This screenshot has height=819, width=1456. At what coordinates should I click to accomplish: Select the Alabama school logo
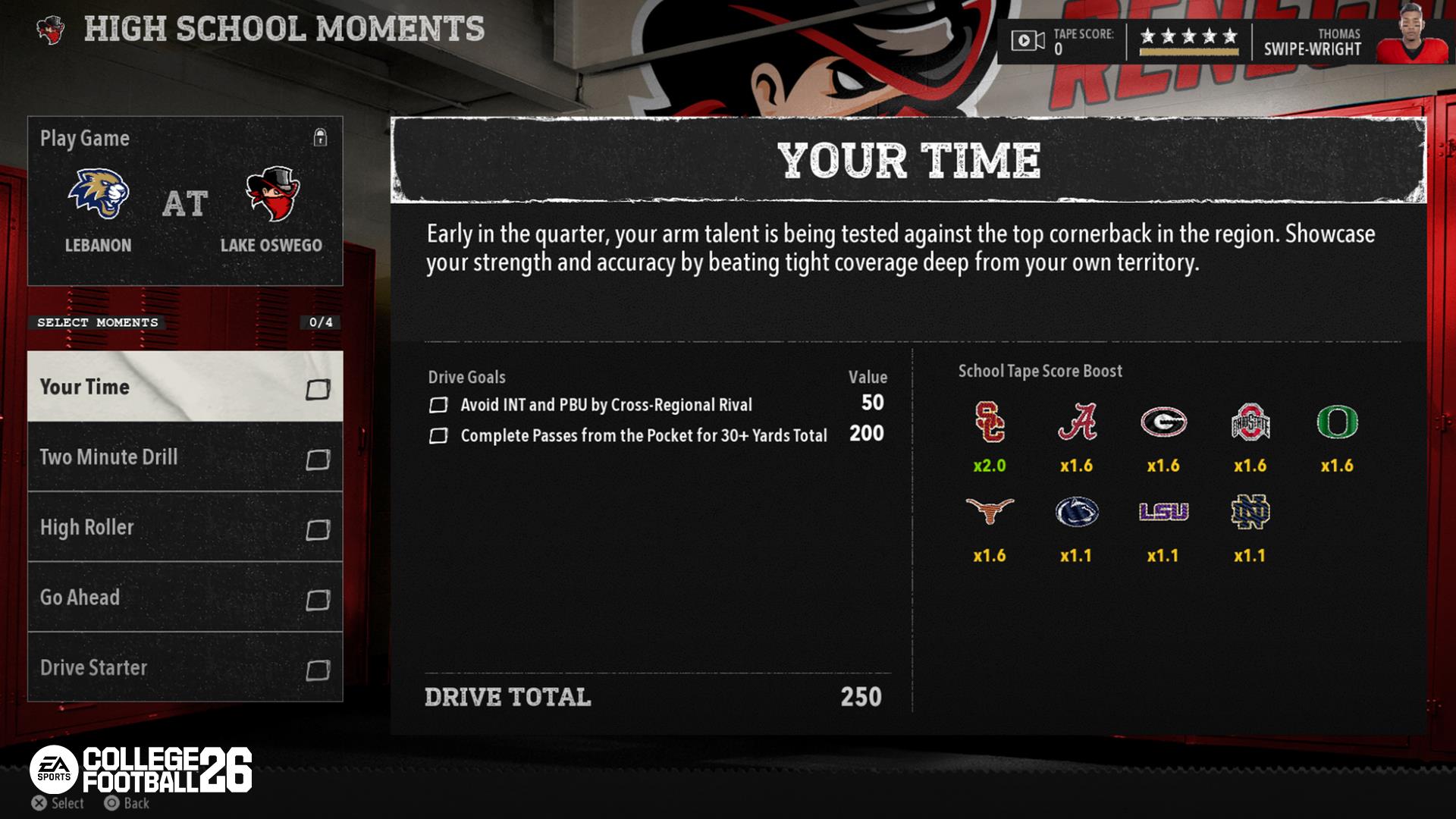tap(1077, 422)
